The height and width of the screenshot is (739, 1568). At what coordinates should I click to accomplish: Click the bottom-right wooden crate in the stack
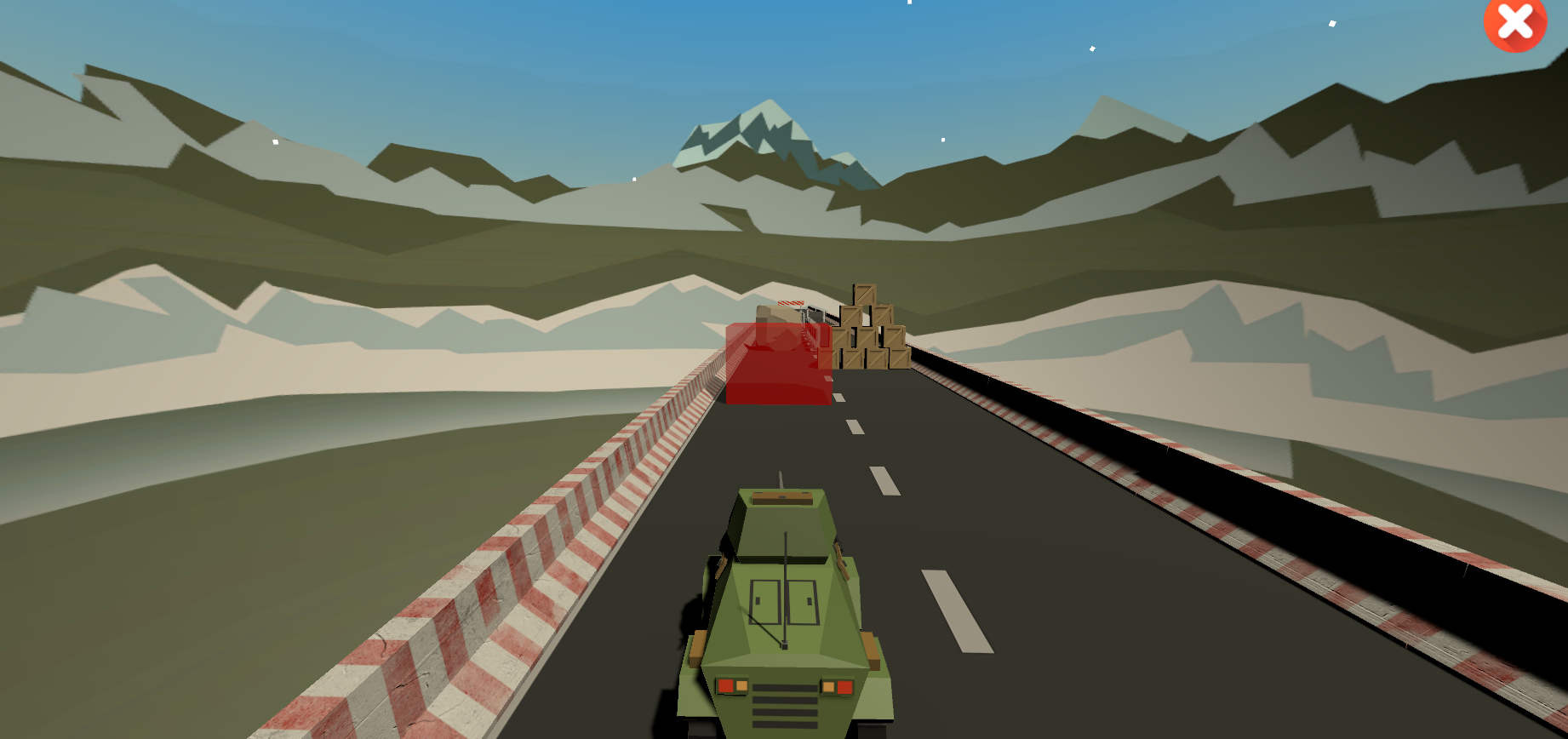coord(899,358)
